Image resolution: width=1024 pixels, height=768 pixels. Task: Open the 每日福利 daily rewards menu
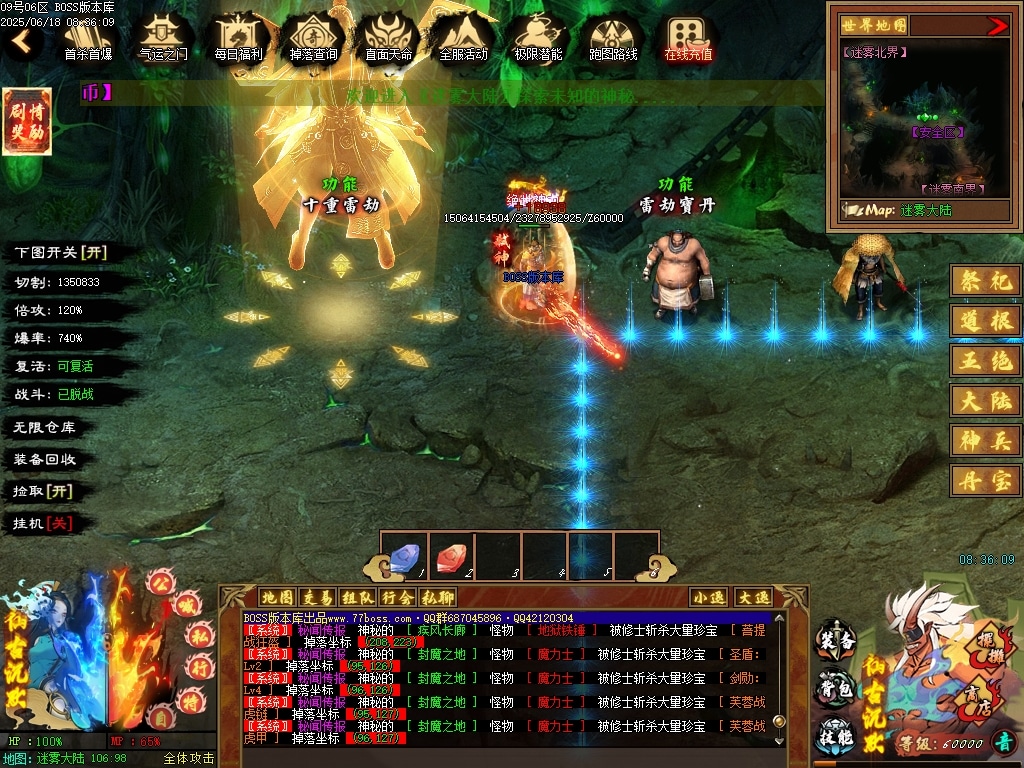[x=238, y=38]
